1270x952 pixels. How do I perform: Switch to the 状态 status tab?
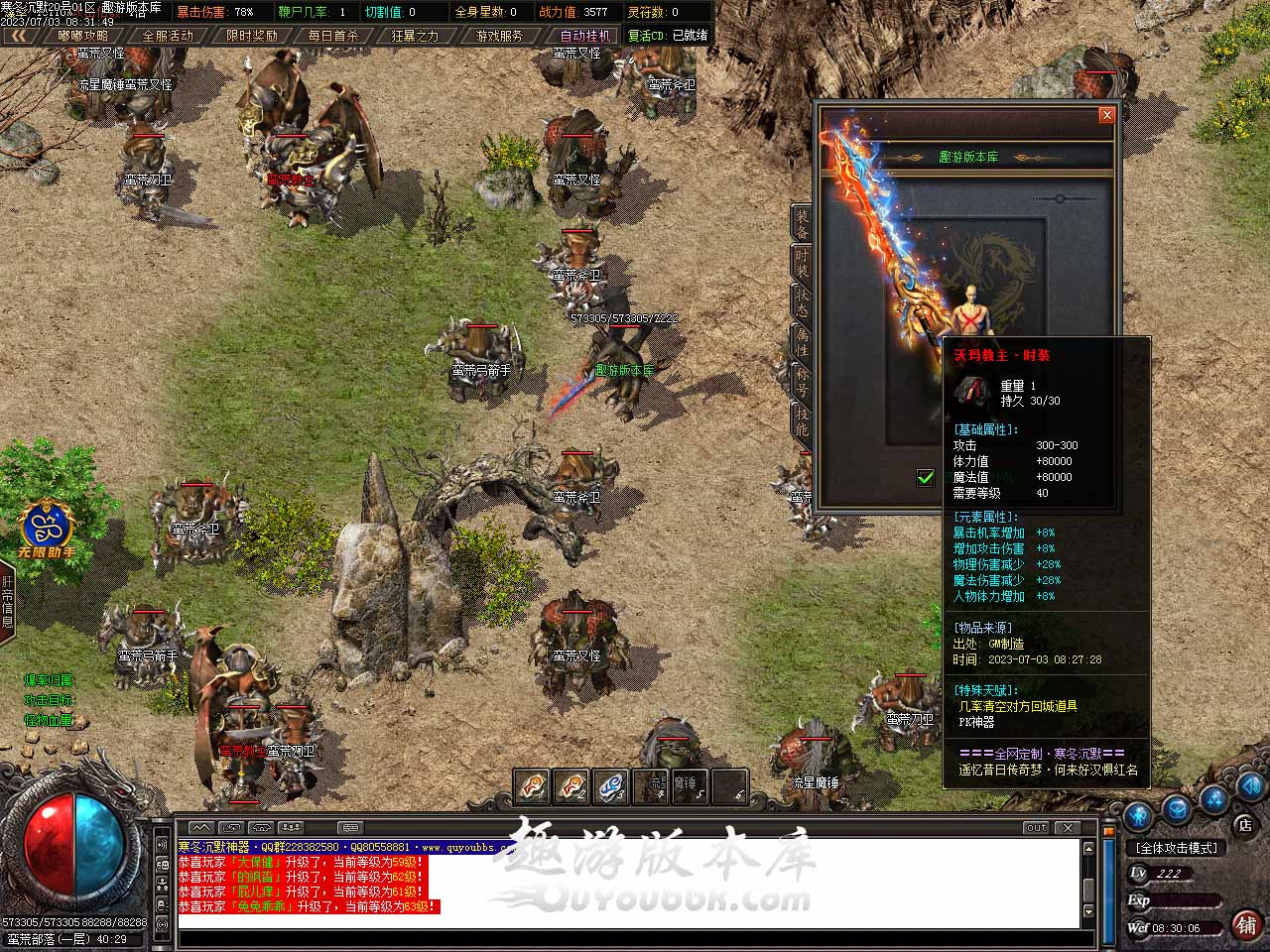(x=802, y=302)
